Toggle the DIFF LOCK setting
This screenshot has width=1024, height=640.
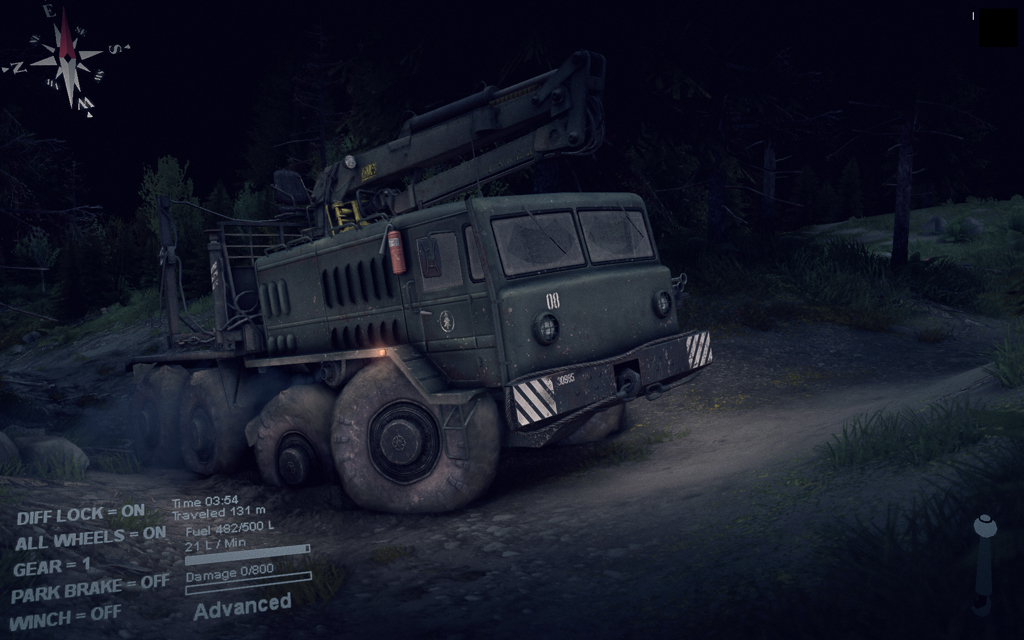tap(80, 515)
